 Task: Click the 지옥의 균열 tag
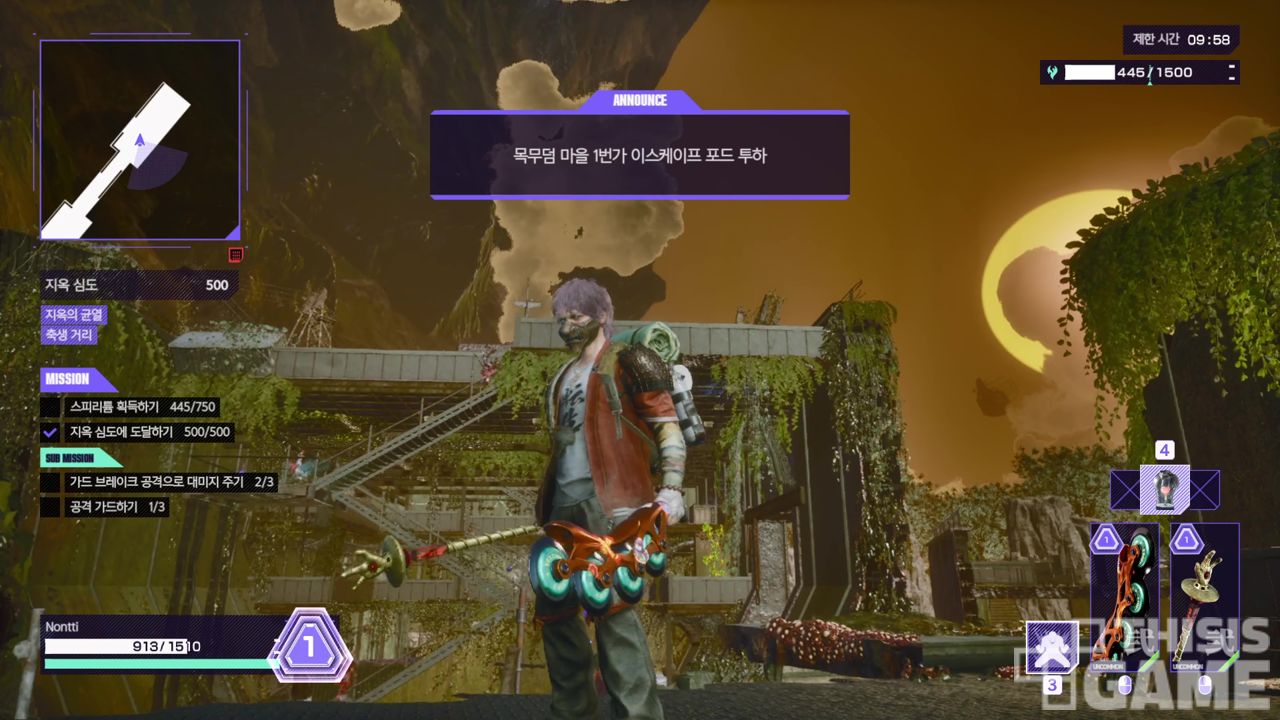pos(74,314)
